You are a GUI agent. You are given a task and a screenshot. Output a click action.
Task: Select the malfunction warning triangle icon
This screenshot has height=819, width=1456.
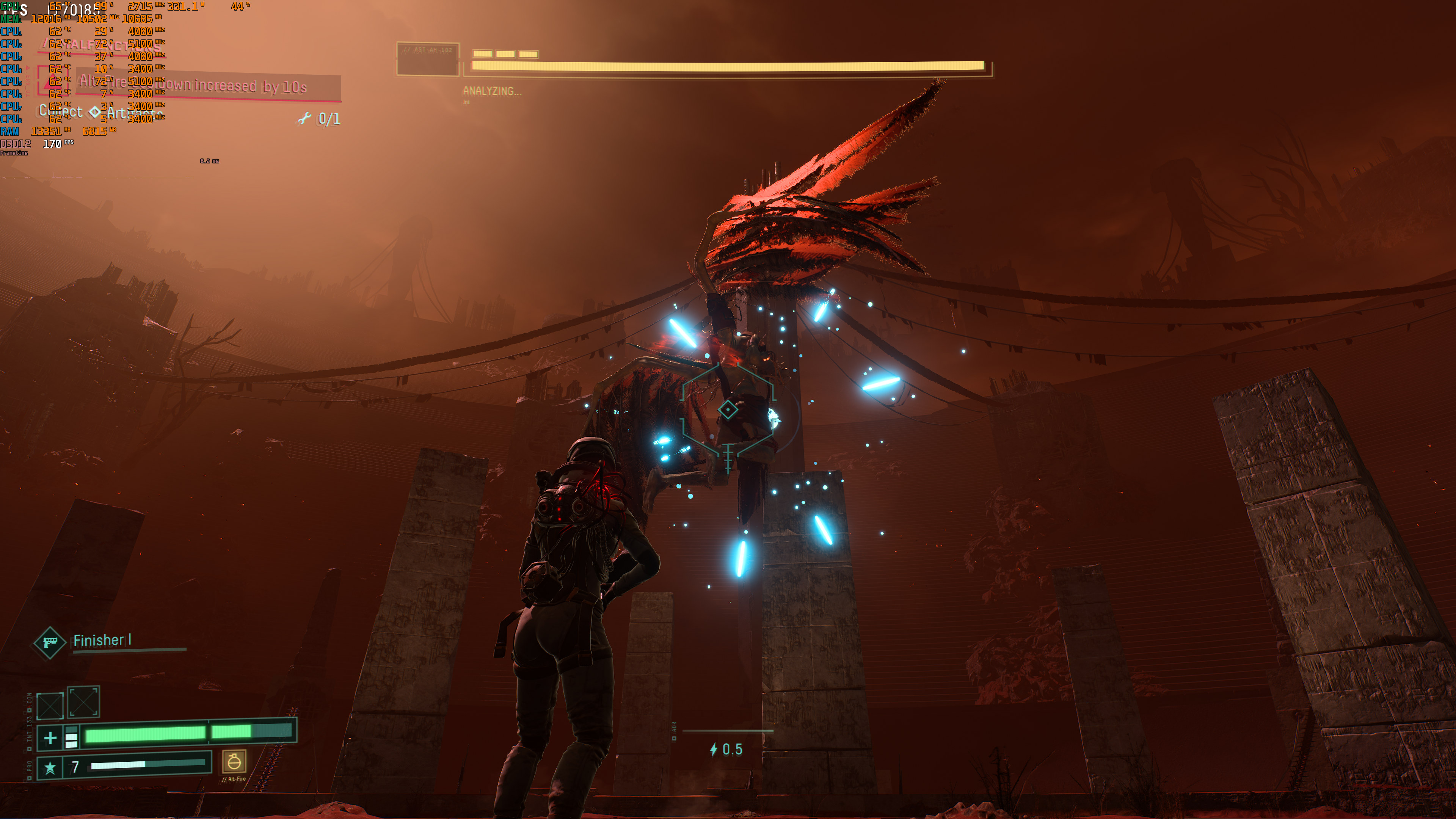[50, 83]
